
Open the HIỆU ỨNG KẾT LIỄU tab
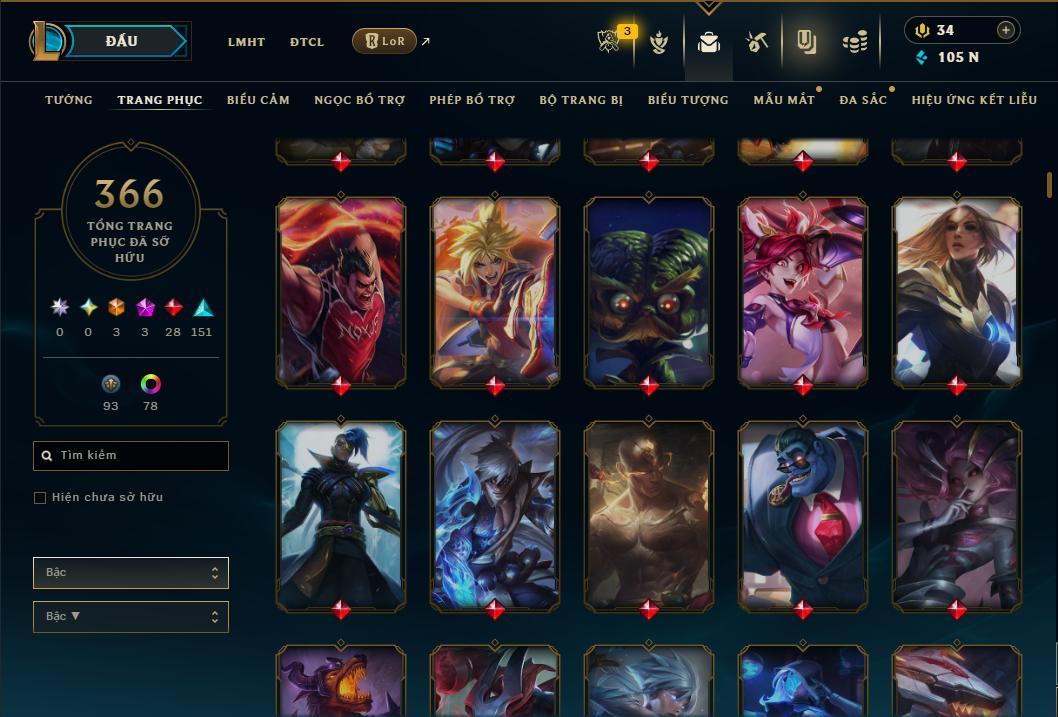coord(974,100)
